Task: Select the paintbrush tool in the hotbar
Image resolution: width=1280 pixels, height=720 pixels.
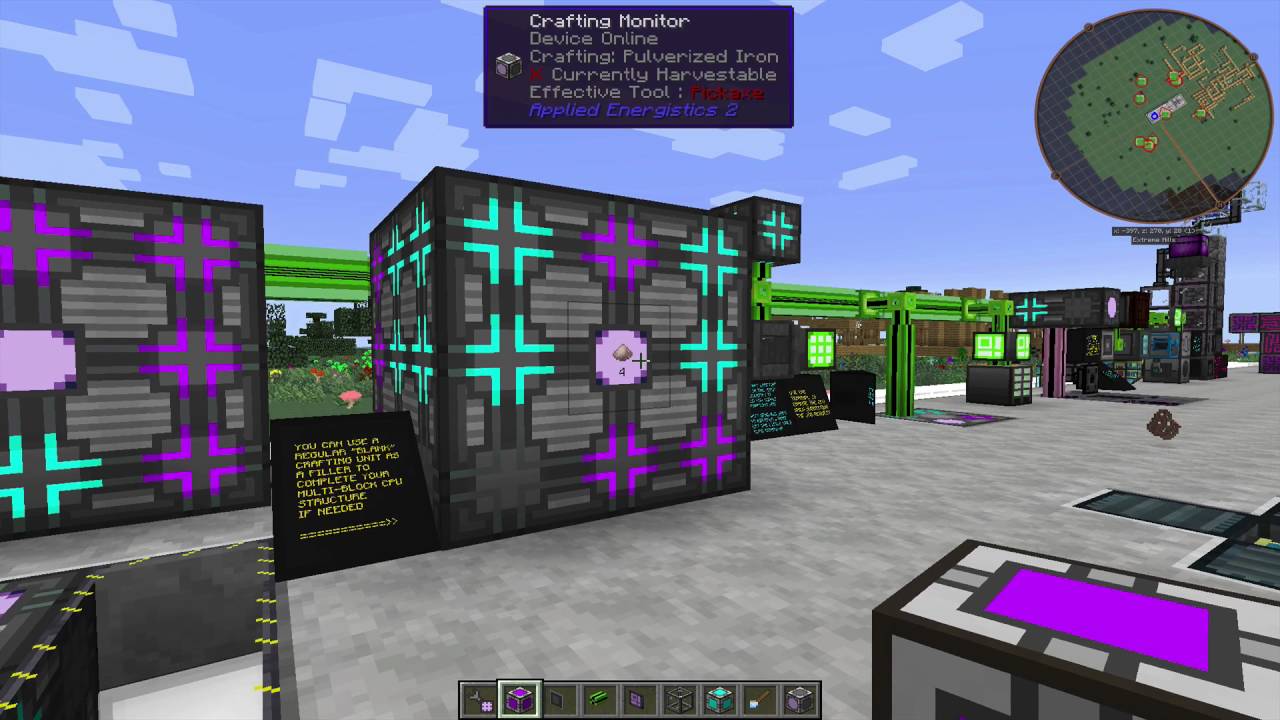Action: point(757,698)
